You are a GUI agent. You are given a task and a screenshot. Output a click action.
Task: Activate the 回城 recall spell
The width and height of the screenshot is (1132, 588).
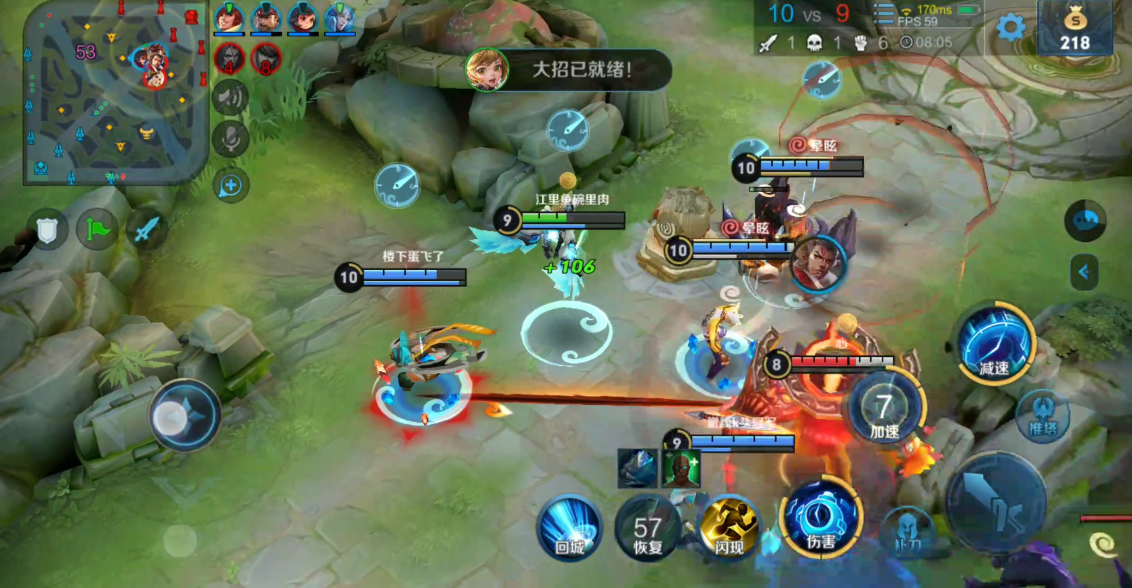(569, 527)
